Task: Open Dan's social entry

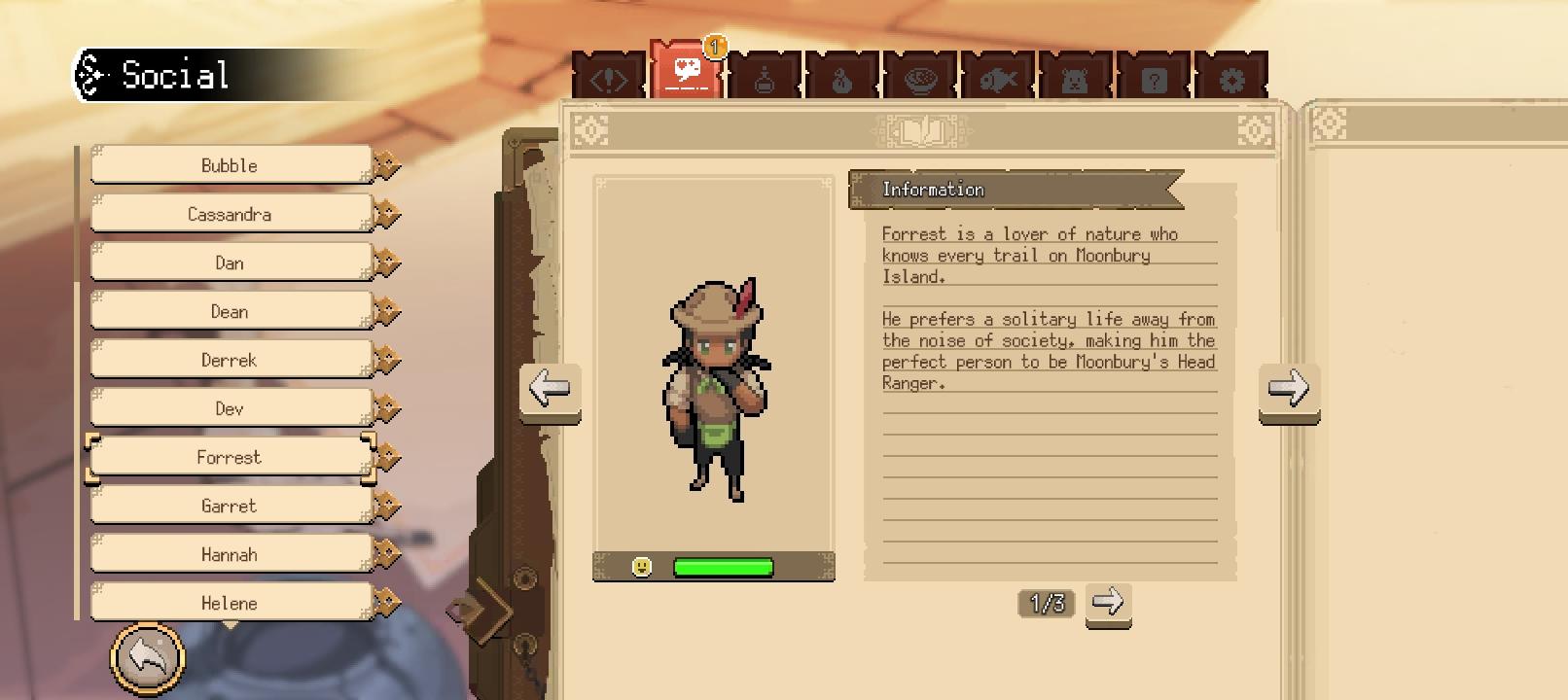Action: point(231,262)
